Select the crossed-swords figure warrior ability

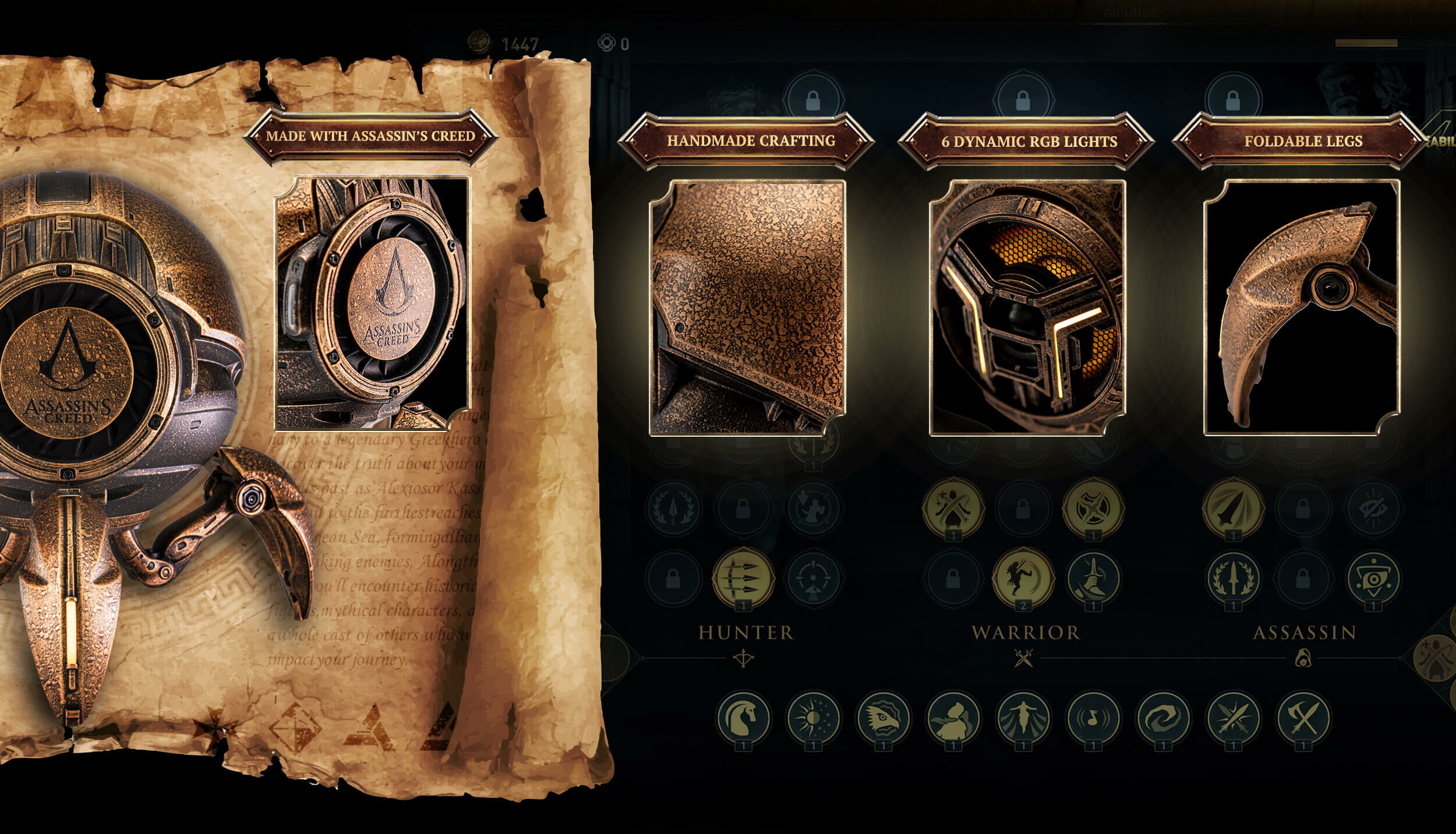click(953, 508)
